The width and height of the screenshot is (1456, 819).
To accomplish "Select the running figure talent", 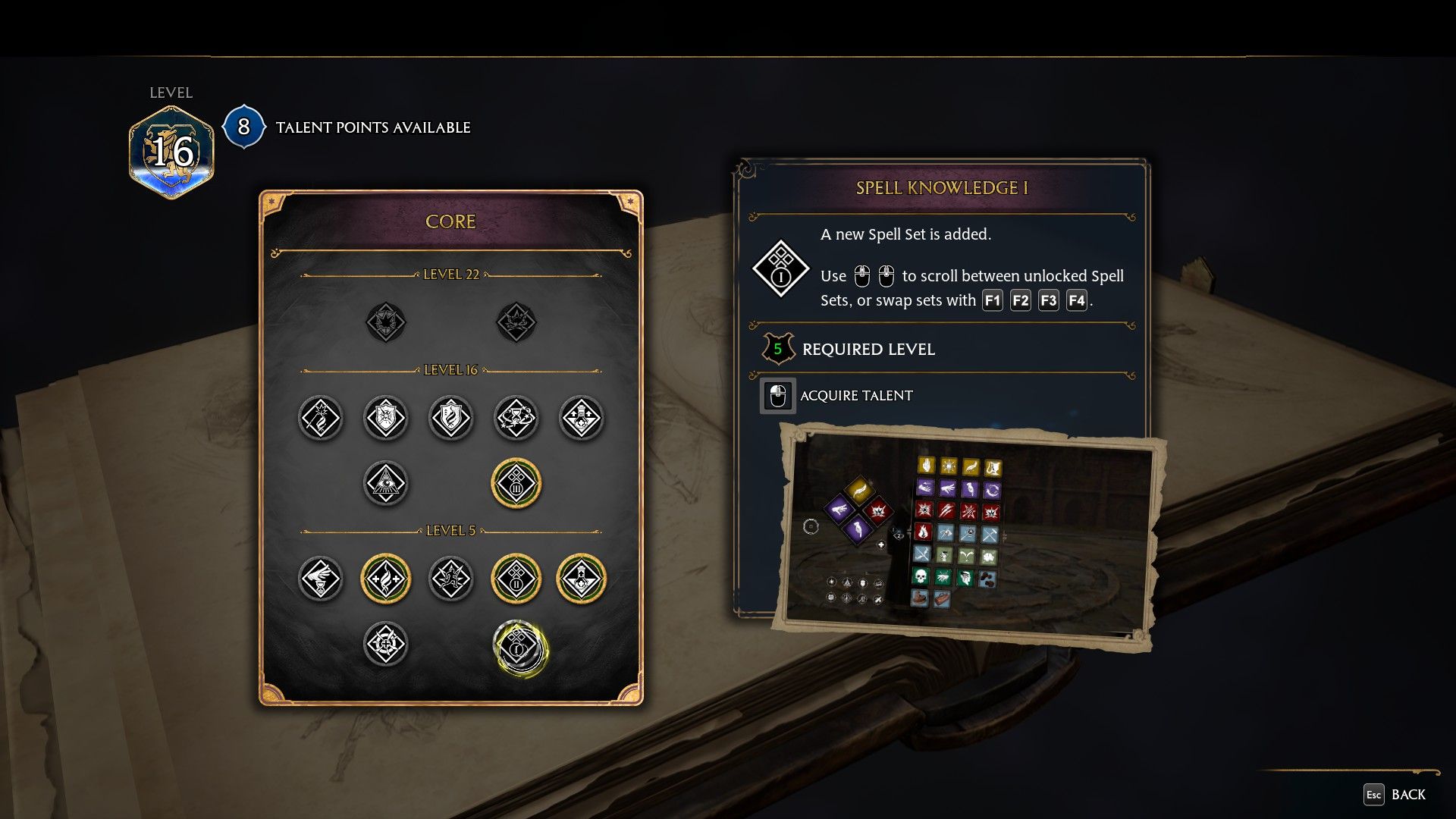I will click(x=451, y=579).
